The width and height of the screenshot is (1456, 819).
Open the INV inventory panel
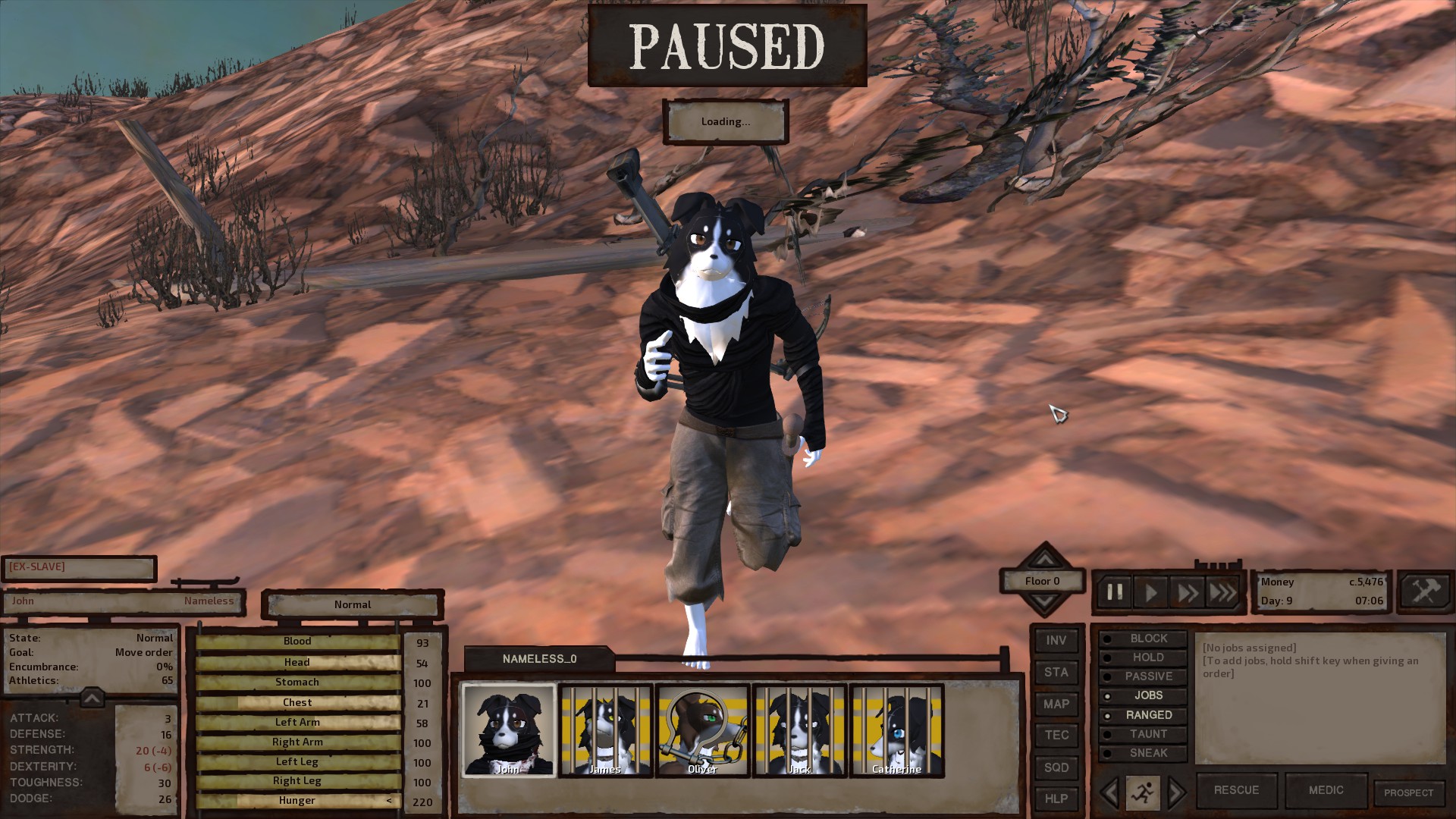(x=1056, y=641)
